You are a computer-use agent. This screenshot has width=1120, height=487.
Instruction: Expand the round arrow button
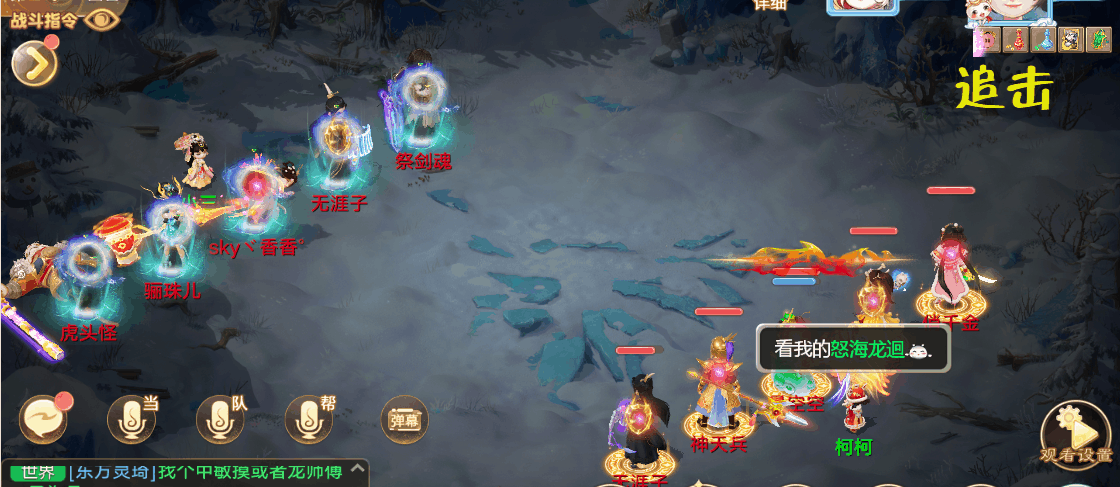33,64
